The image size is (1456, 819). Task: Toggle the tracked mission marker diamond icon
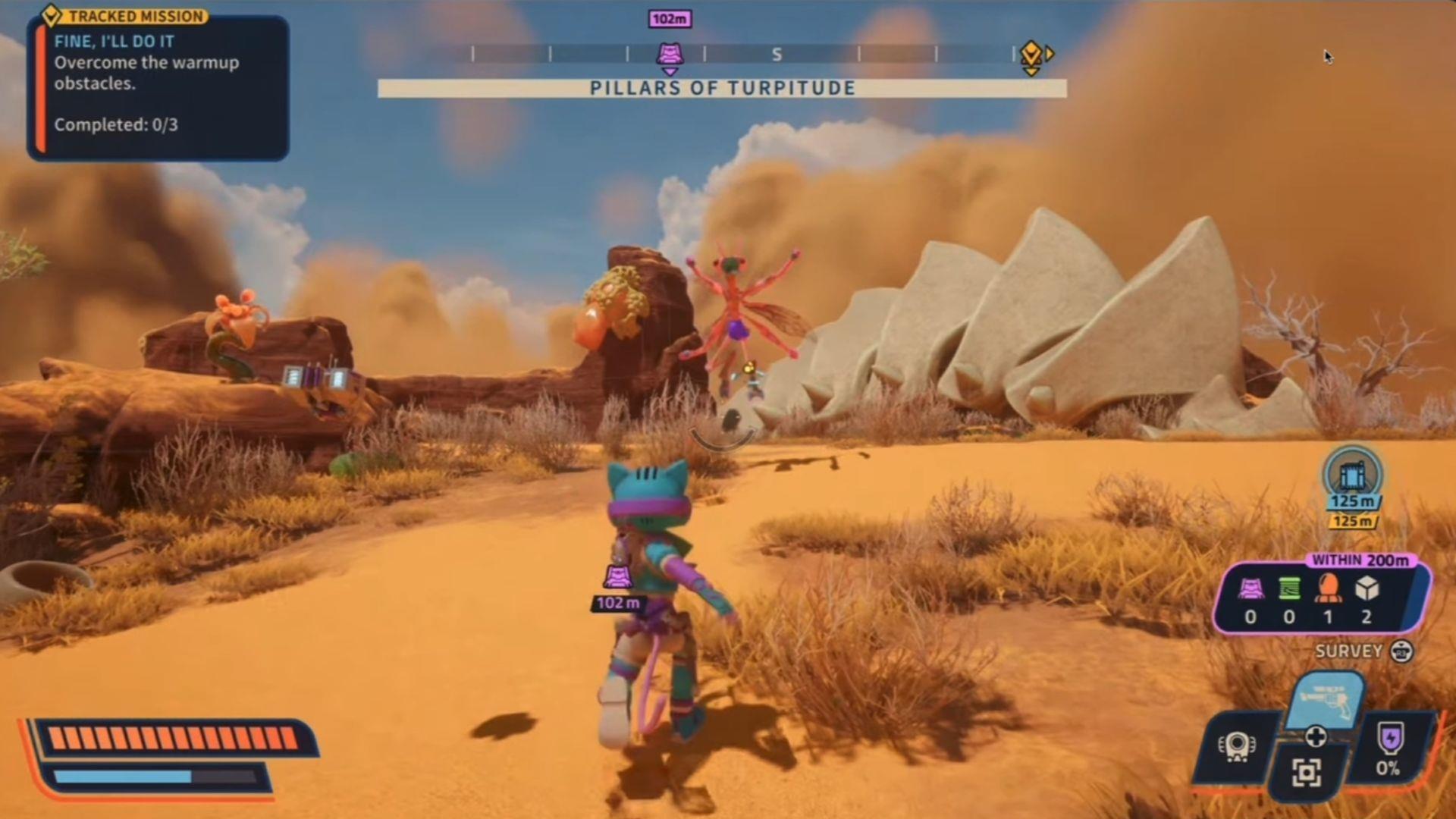(49, 15)
